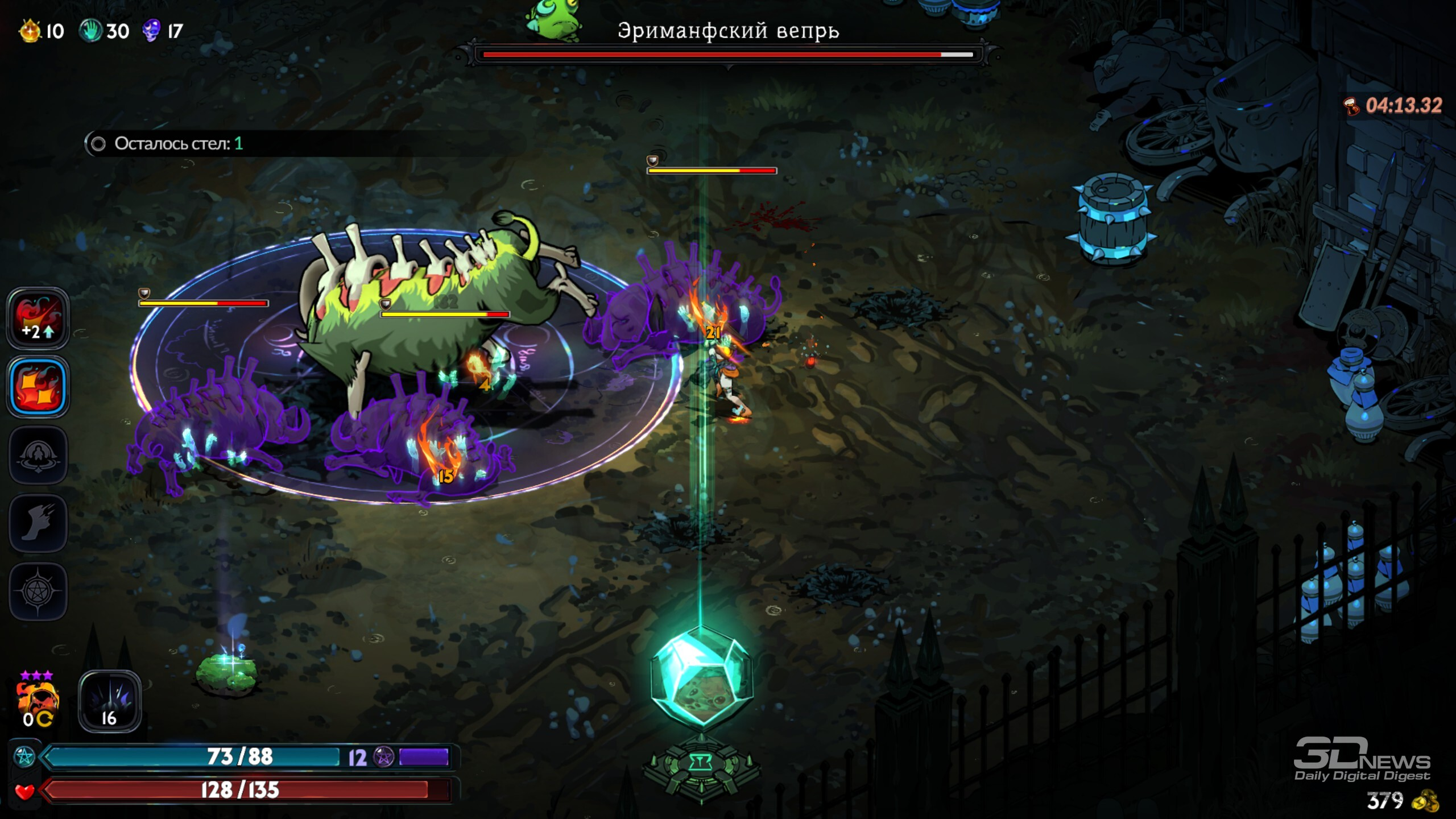The height and width of the screenshot is (819, 1456).
Task: Open the pentagram magick boon slot
Action: [x=38, y=591]
